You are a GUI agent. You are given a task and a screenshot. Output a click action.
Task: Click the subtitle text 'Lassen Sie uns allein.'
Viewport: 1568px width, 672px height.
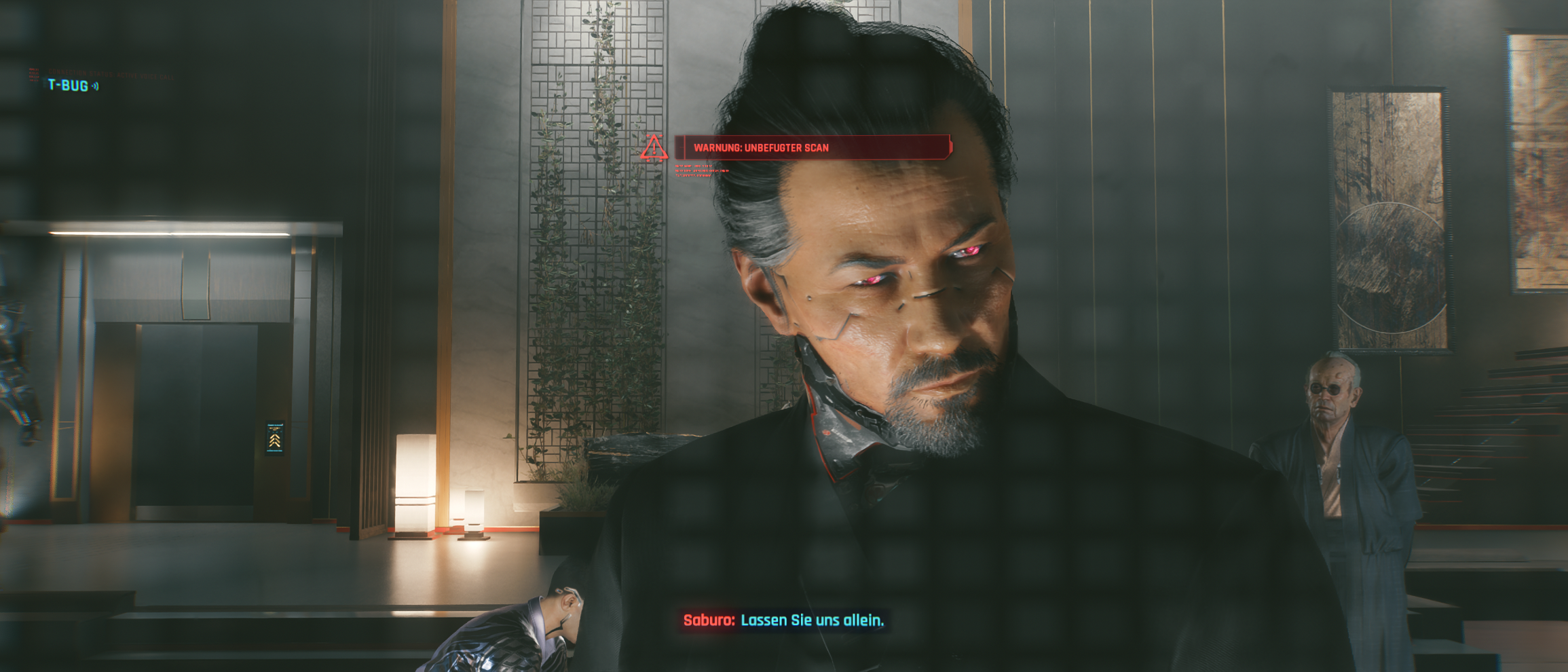[815, 620]
